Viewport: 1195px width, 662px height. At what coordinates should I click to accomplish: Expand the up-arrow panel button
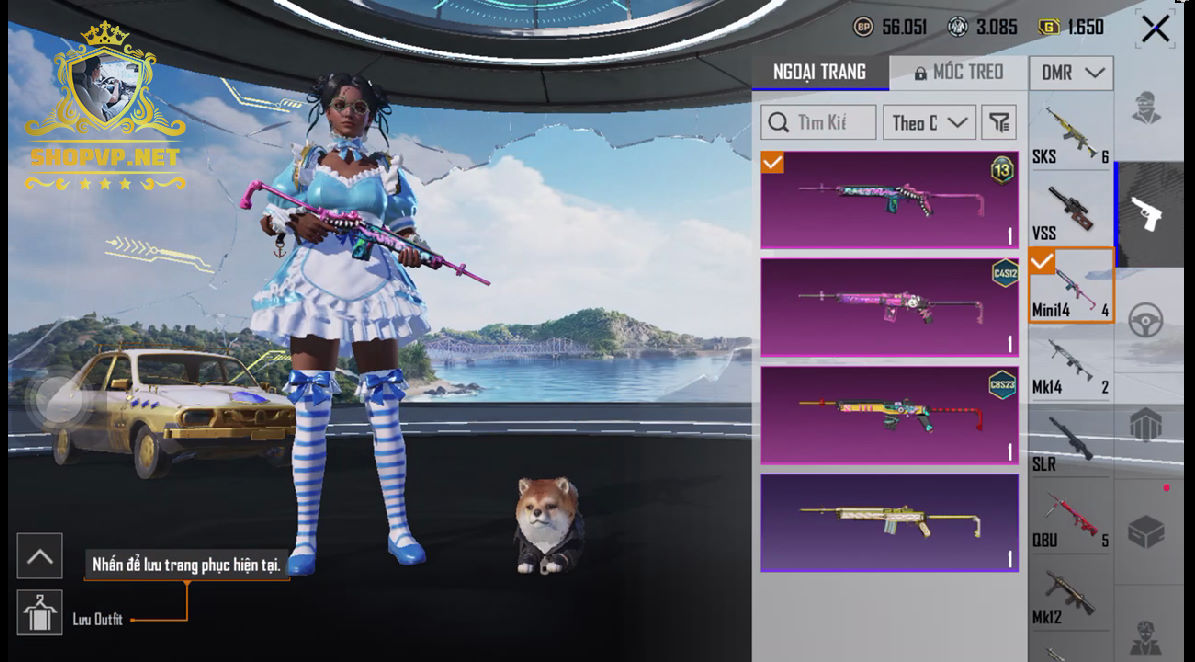pos(40,556)
